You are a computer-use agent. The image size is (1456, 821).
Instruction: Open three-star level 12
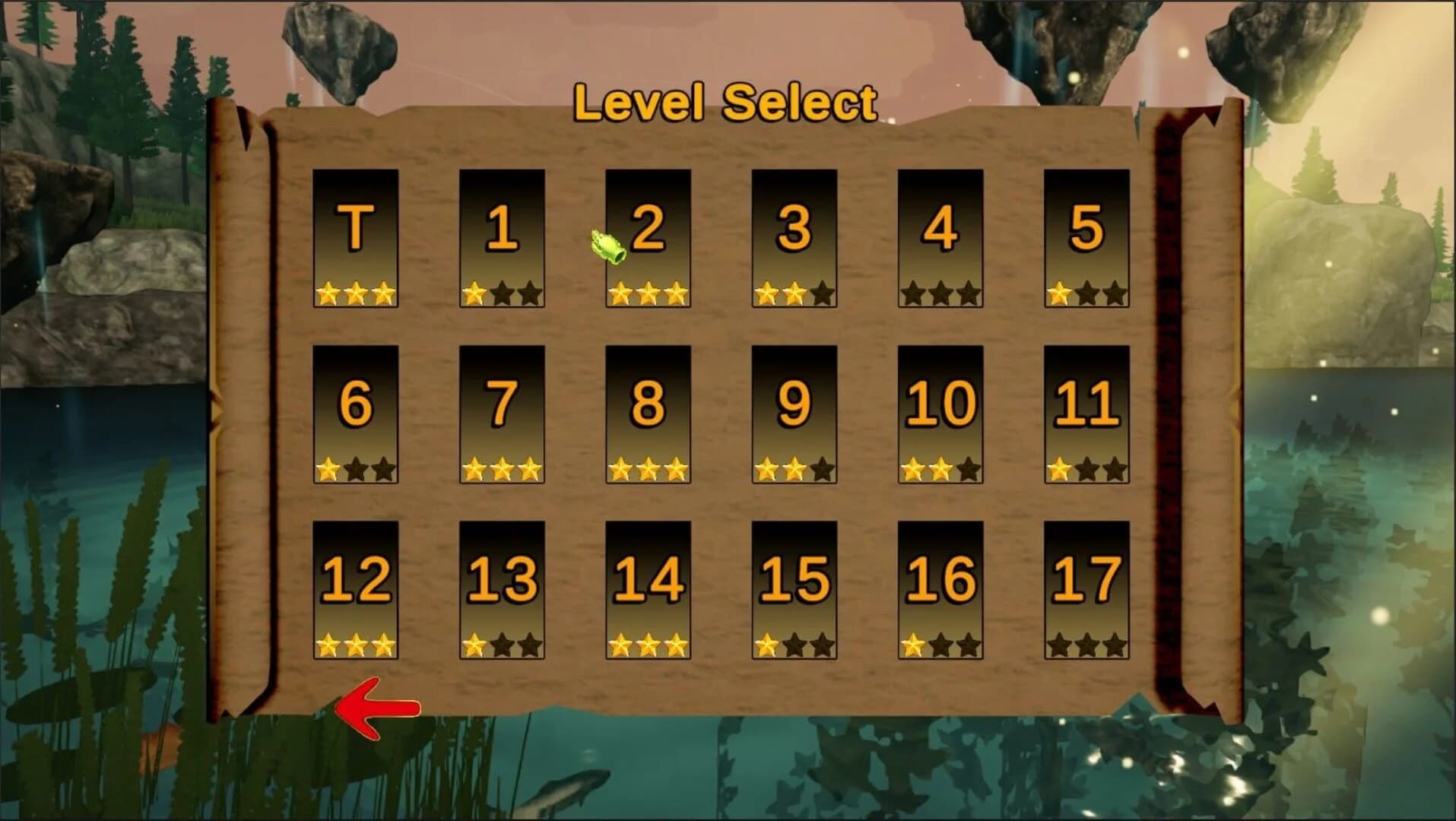coord(355,589)
